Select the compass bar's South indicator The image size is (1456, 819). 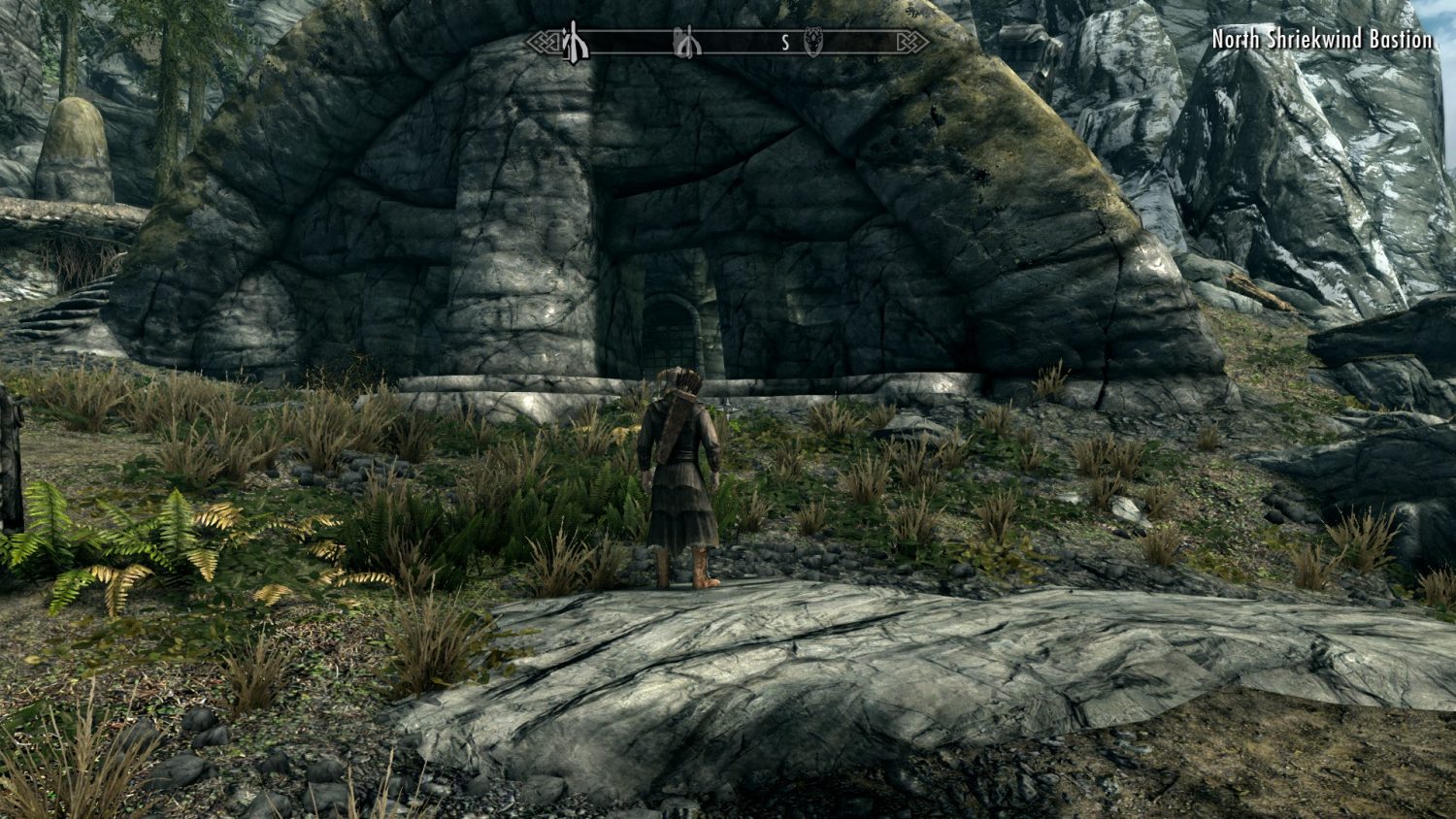785,43
